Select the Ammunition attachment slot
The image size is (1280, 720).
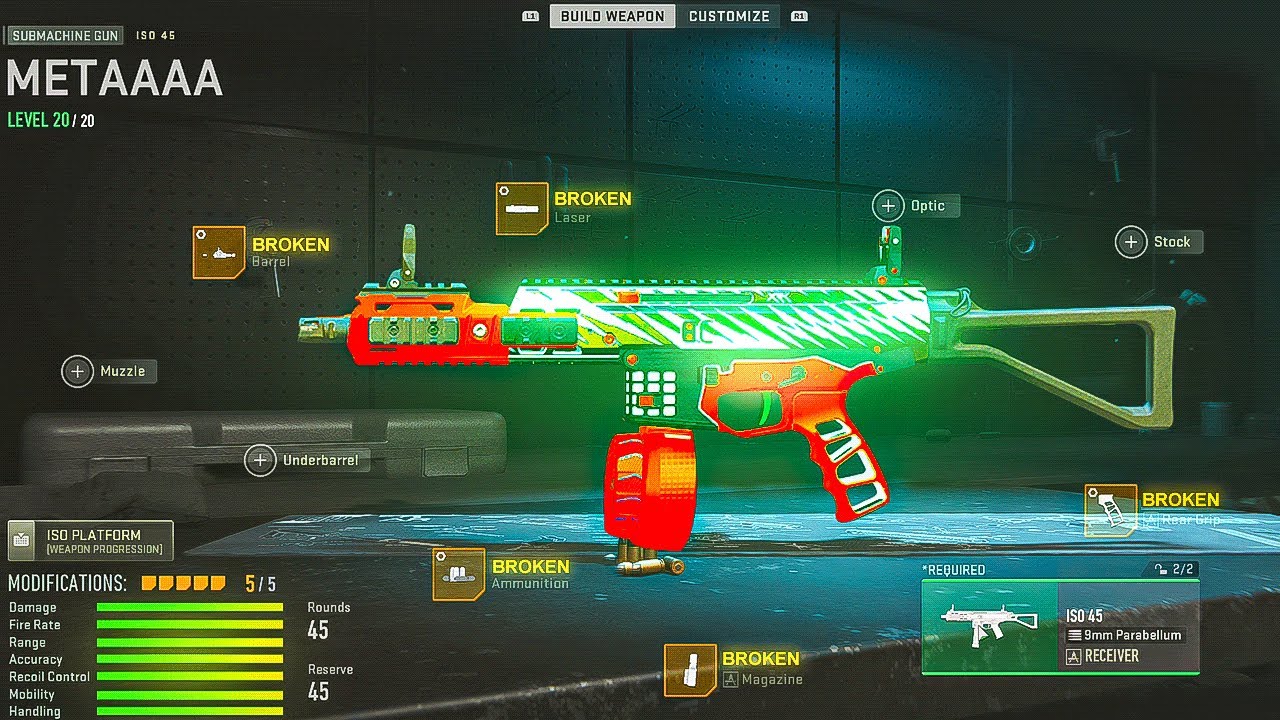click(x=459, y=574)
